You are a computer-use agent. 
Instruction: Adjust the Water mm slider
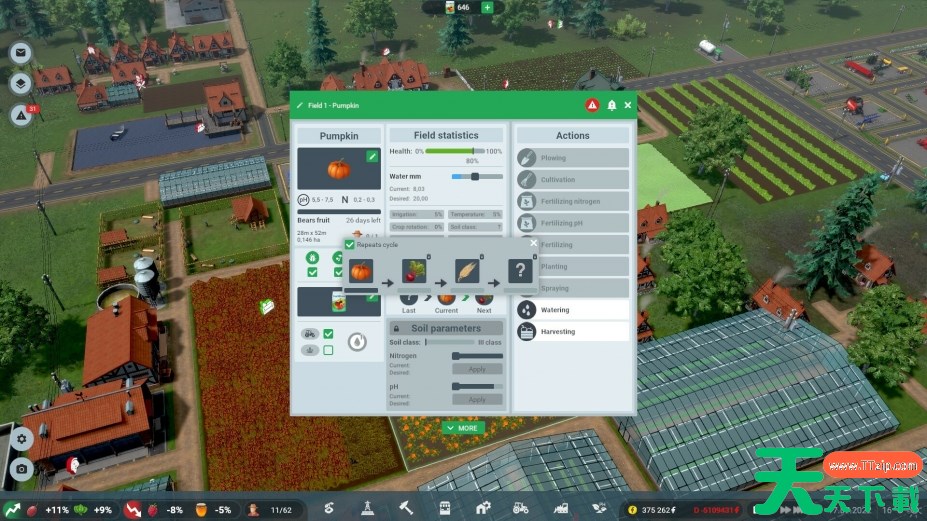pyautogui.click(x=474, y=176)
